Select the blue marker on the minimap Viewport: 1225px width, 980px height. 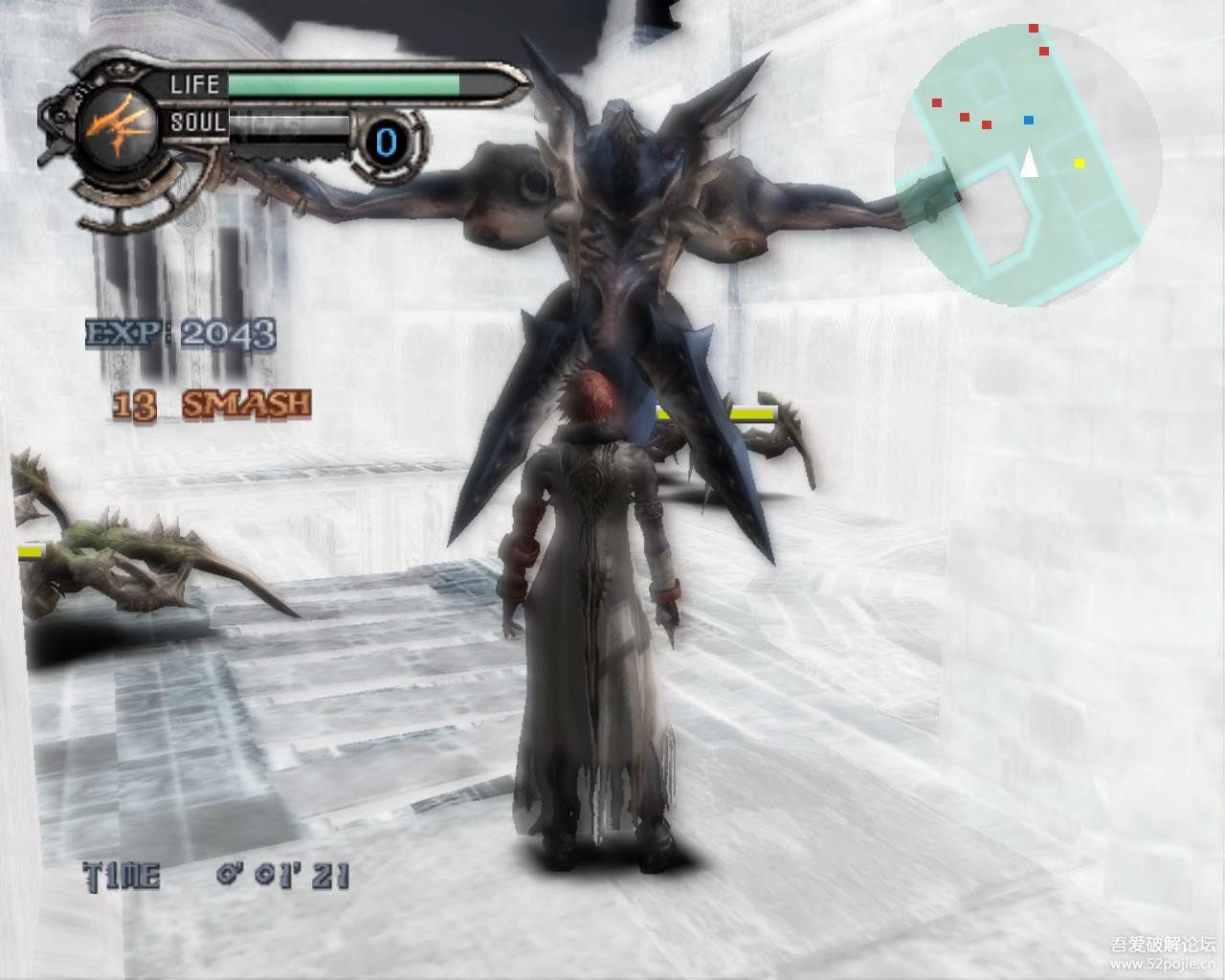1028,121
